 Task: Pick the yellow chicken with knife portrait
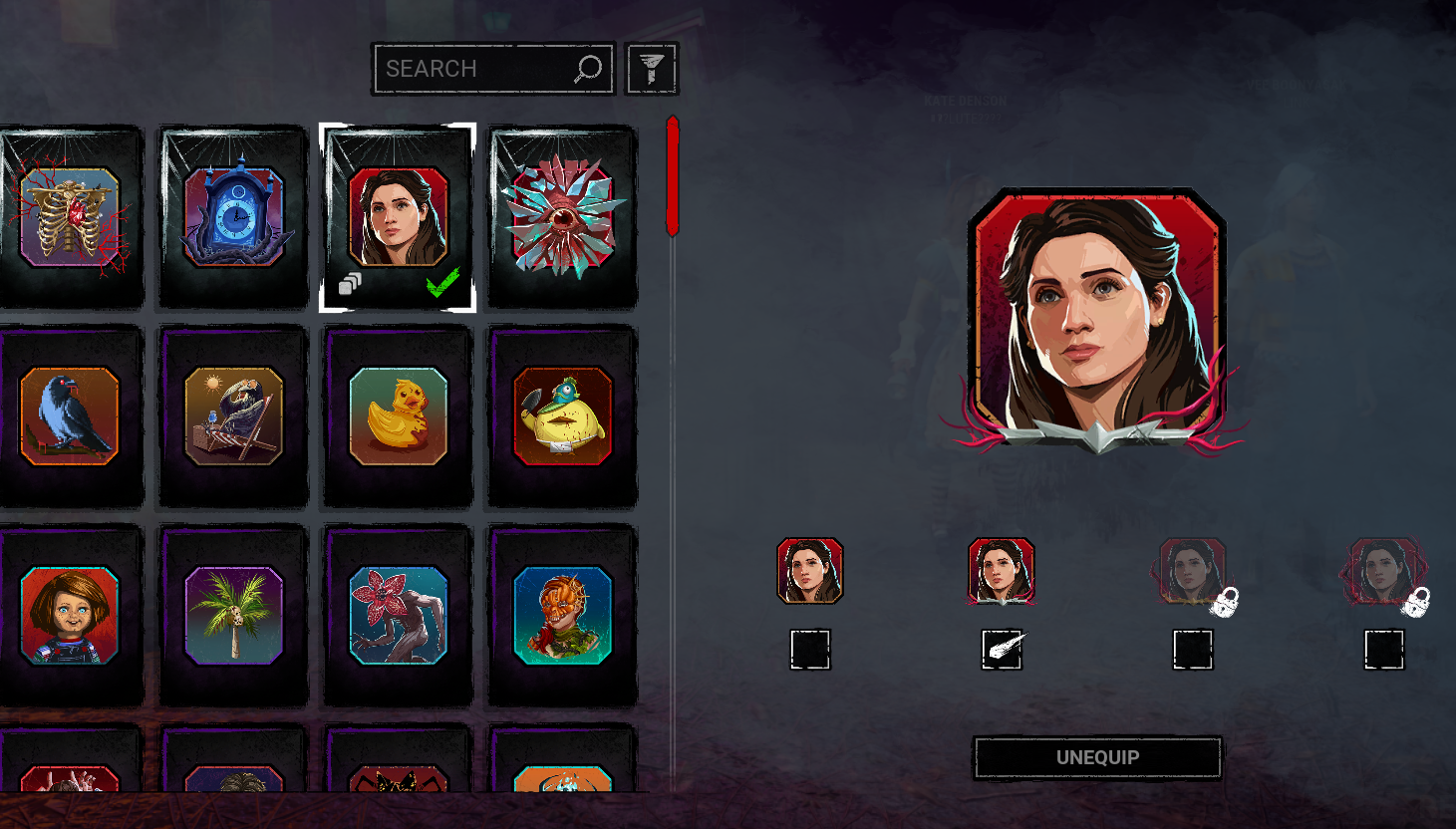tap(562, 415)
